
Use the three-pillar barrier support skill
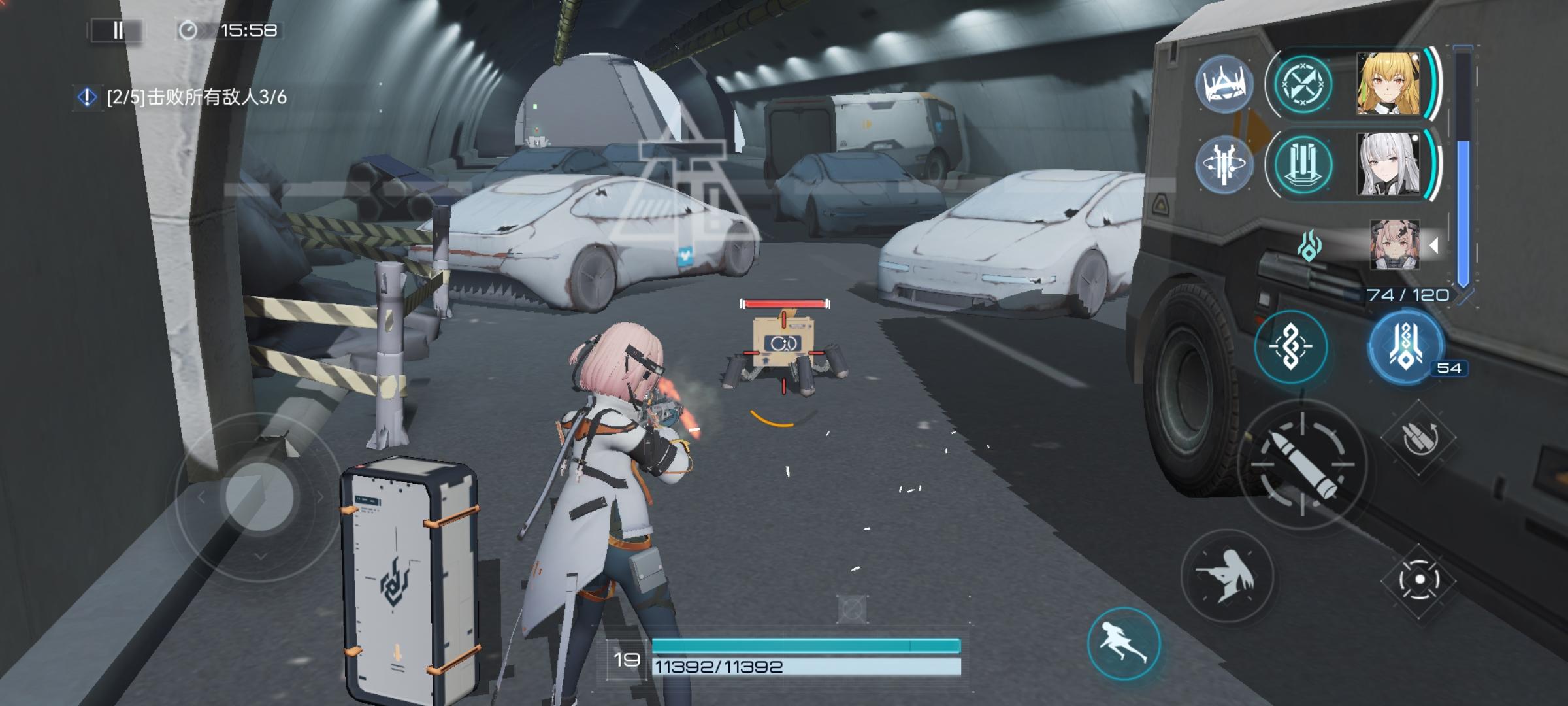[1303, 165]
